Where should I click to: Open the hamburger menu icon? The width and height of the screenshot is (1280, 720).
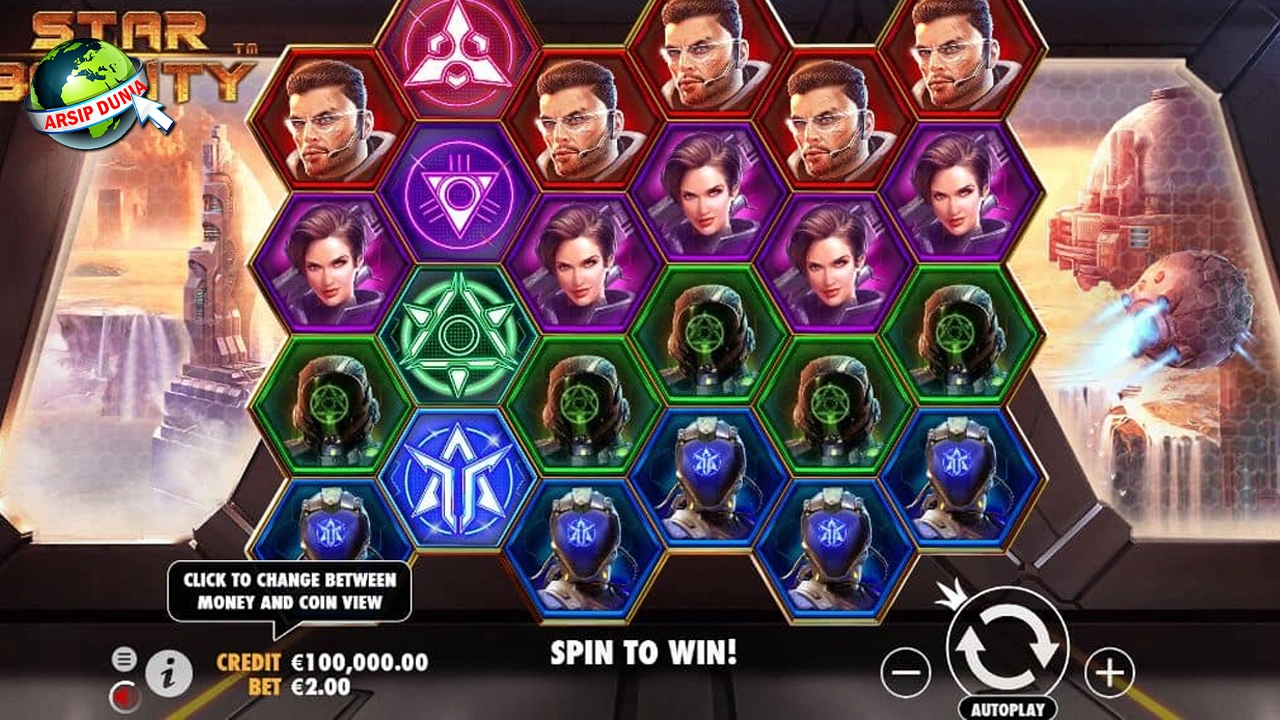(124, 658)
